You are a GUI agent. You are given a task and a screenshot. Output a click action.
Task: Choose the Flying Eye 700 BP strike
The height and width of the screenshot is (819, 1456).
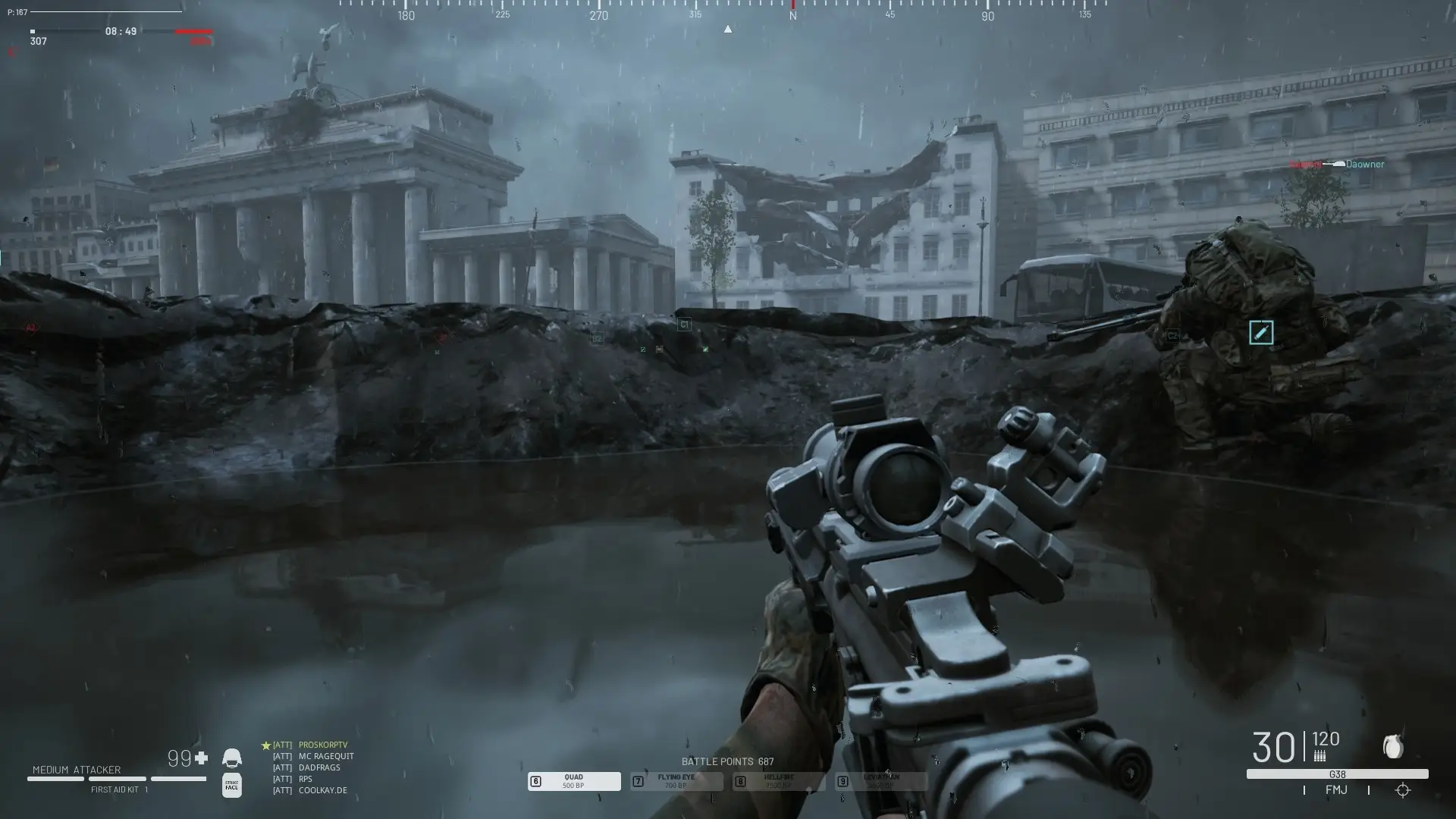tap(676, 781)
